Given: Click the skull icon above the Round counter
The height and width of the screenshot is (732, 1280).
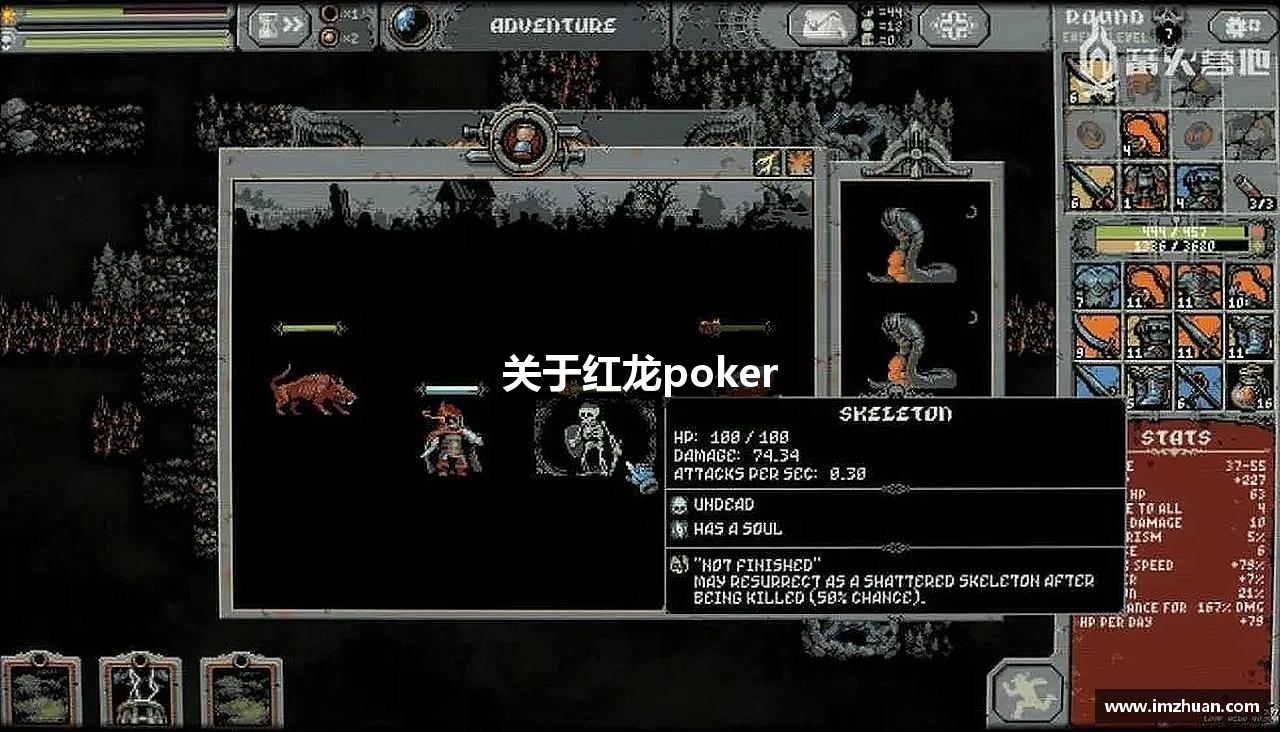Looking at the screenshot, I should tap(1168, 26).
